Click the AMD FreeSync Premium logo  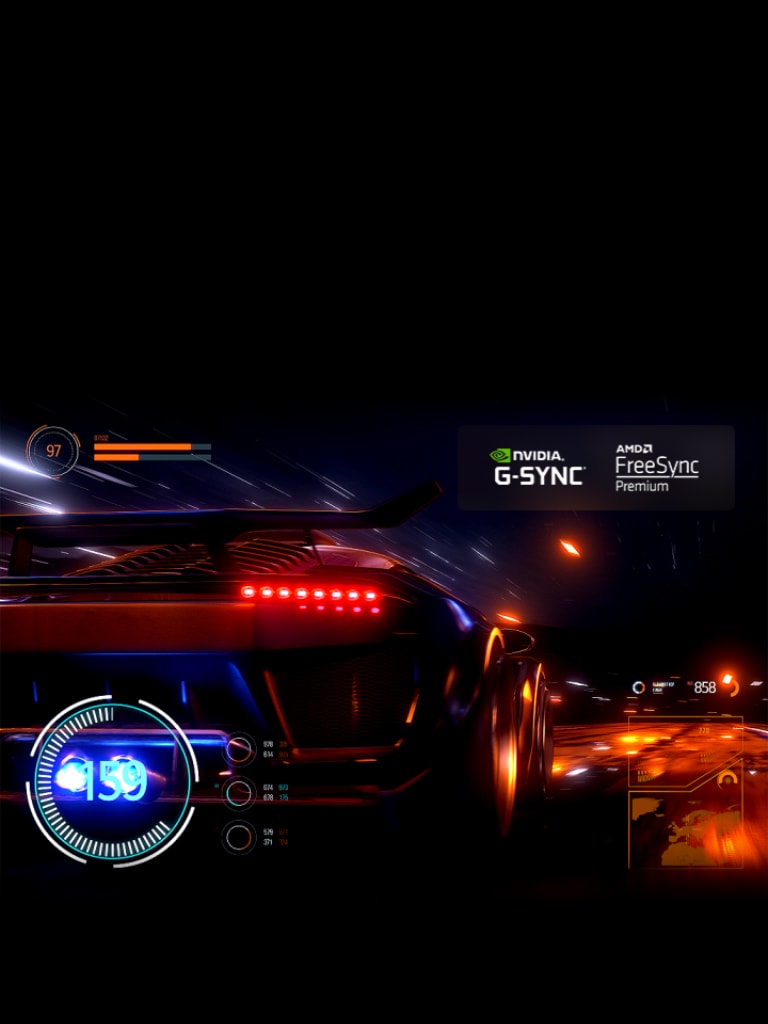coord(656,468)
